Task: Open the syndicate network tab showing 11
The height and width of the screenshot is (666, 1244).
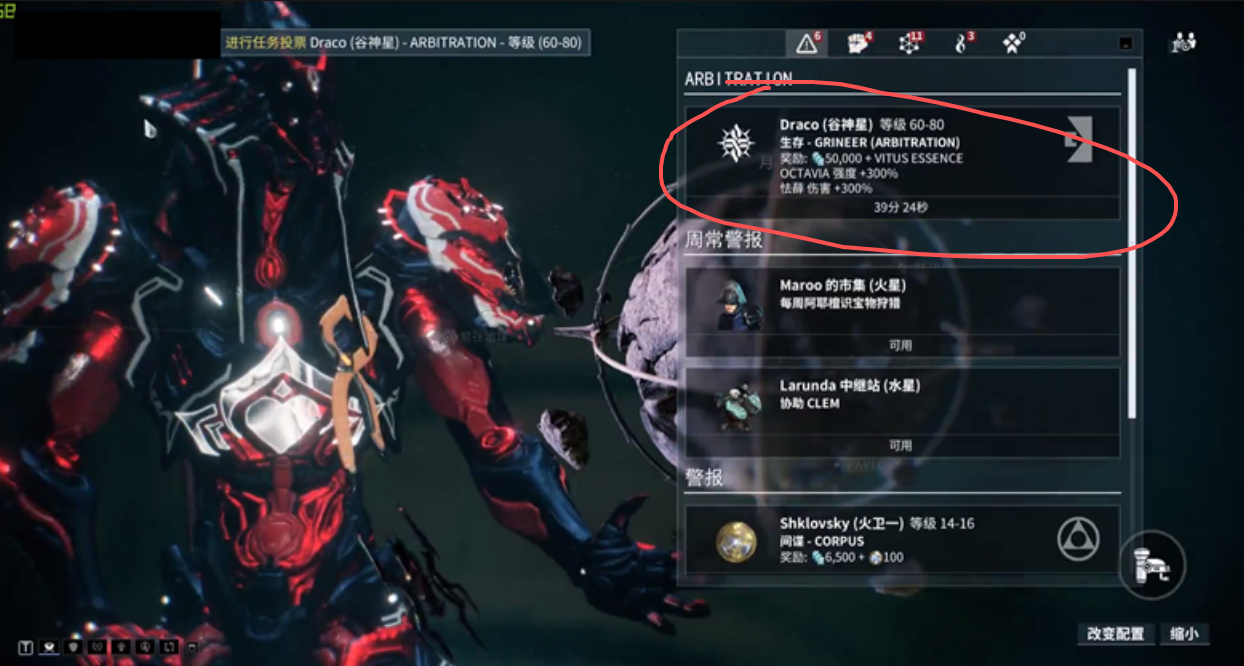Action: (x=910, y=43)
